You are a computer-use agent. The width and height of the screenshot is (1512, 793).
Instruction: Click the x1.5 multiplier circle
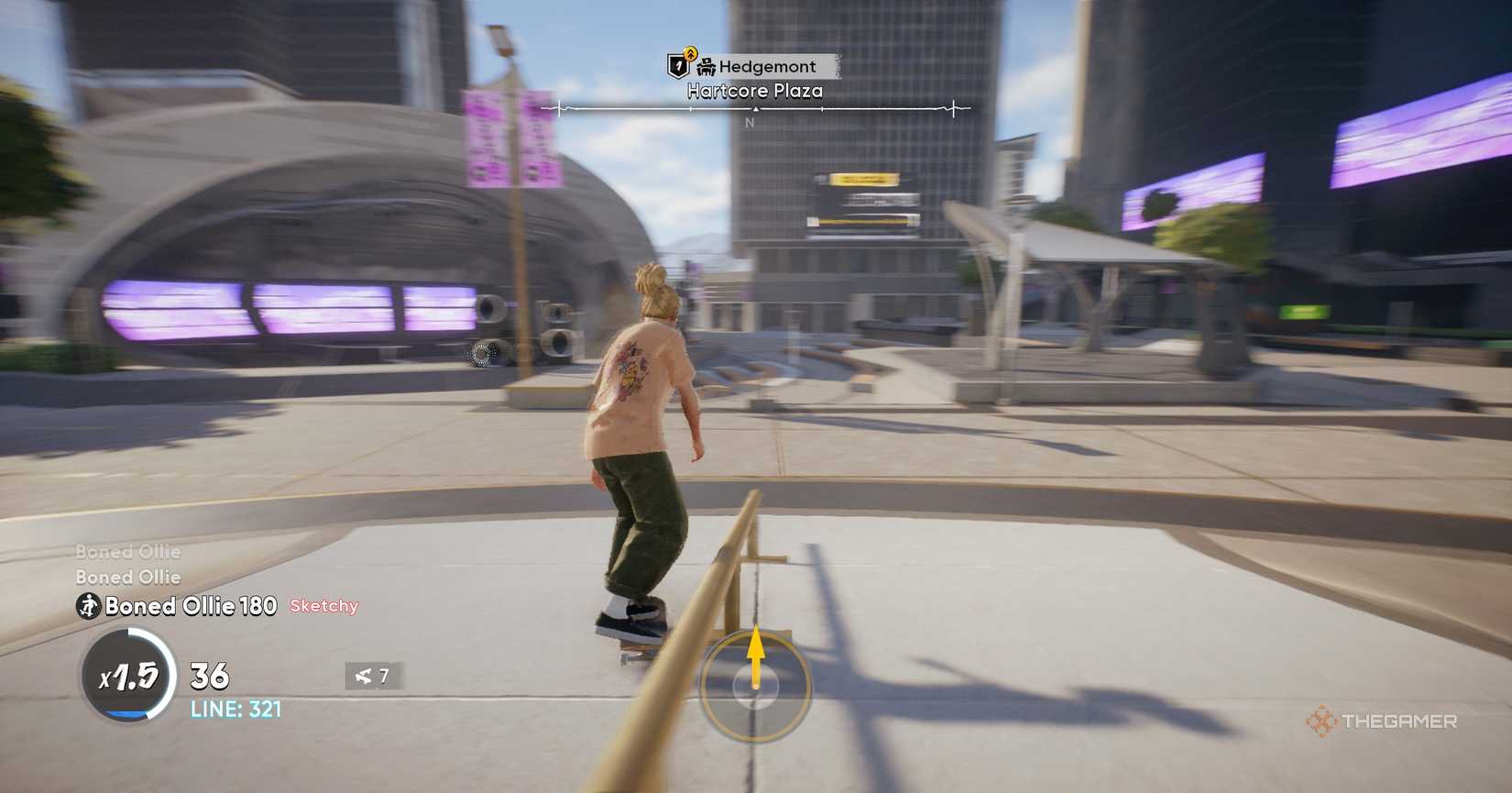[x=128, y=678]
